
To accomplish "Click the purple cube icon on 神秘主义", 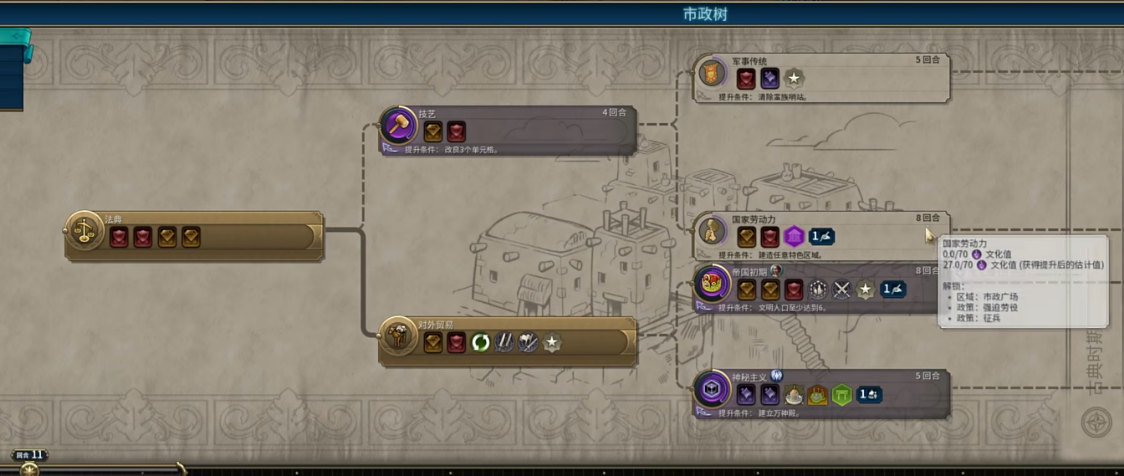I will [712, 390].
